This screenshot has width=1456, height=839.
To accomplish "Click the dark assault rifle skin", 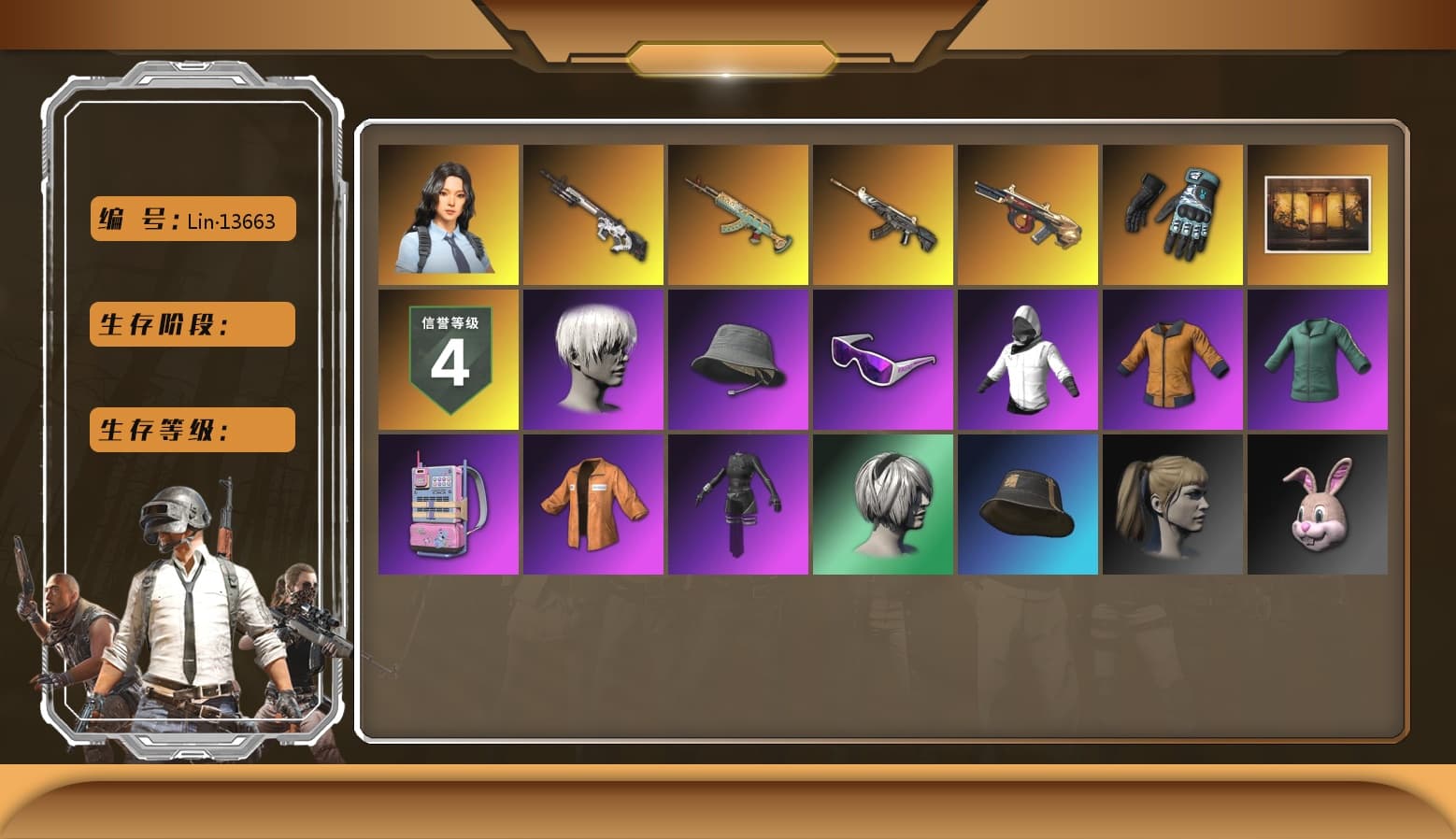I will 883,213.
